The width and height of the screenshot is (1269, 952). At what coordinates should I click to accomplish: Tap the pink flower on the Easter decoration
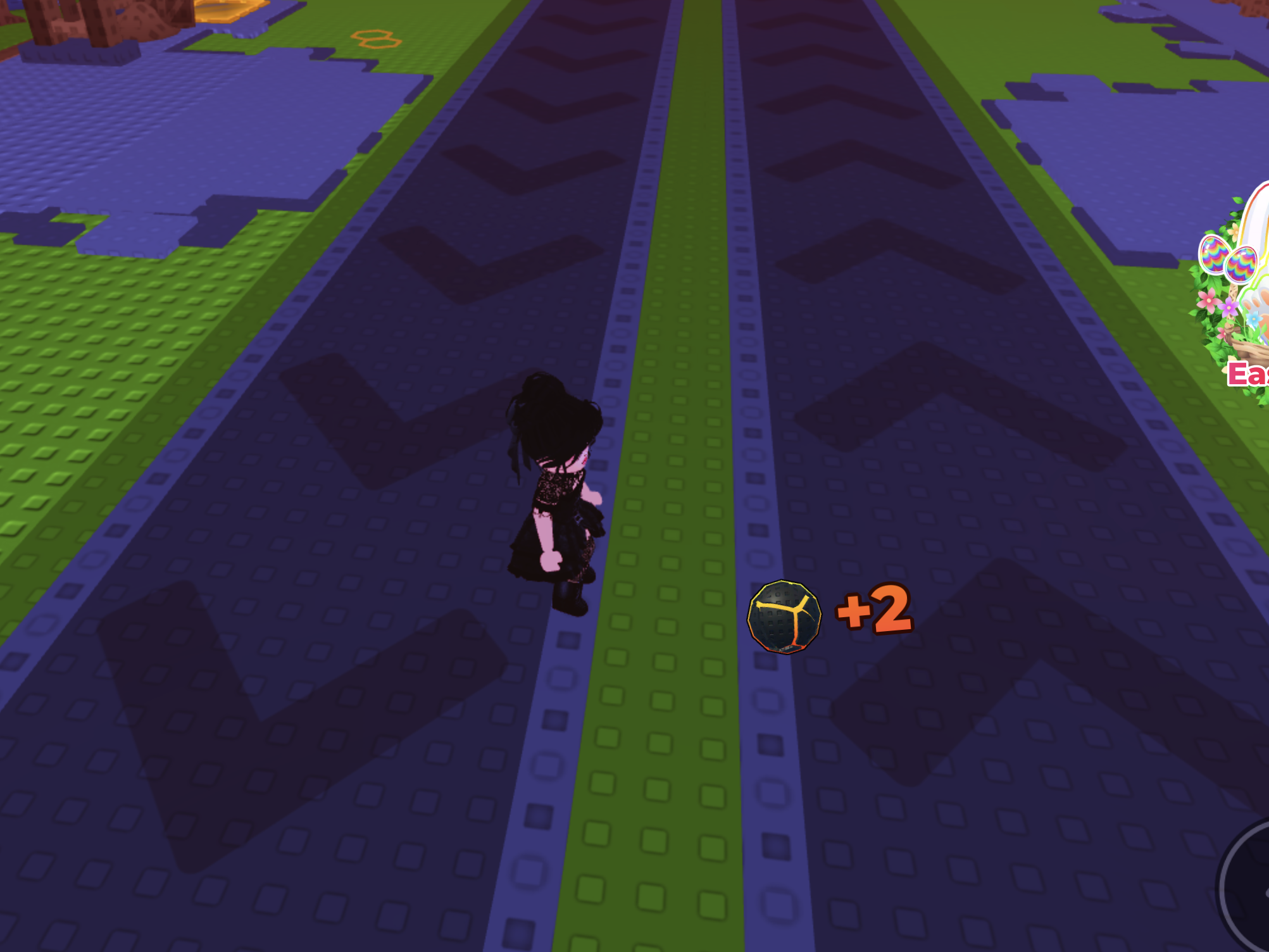point(1208,302)
